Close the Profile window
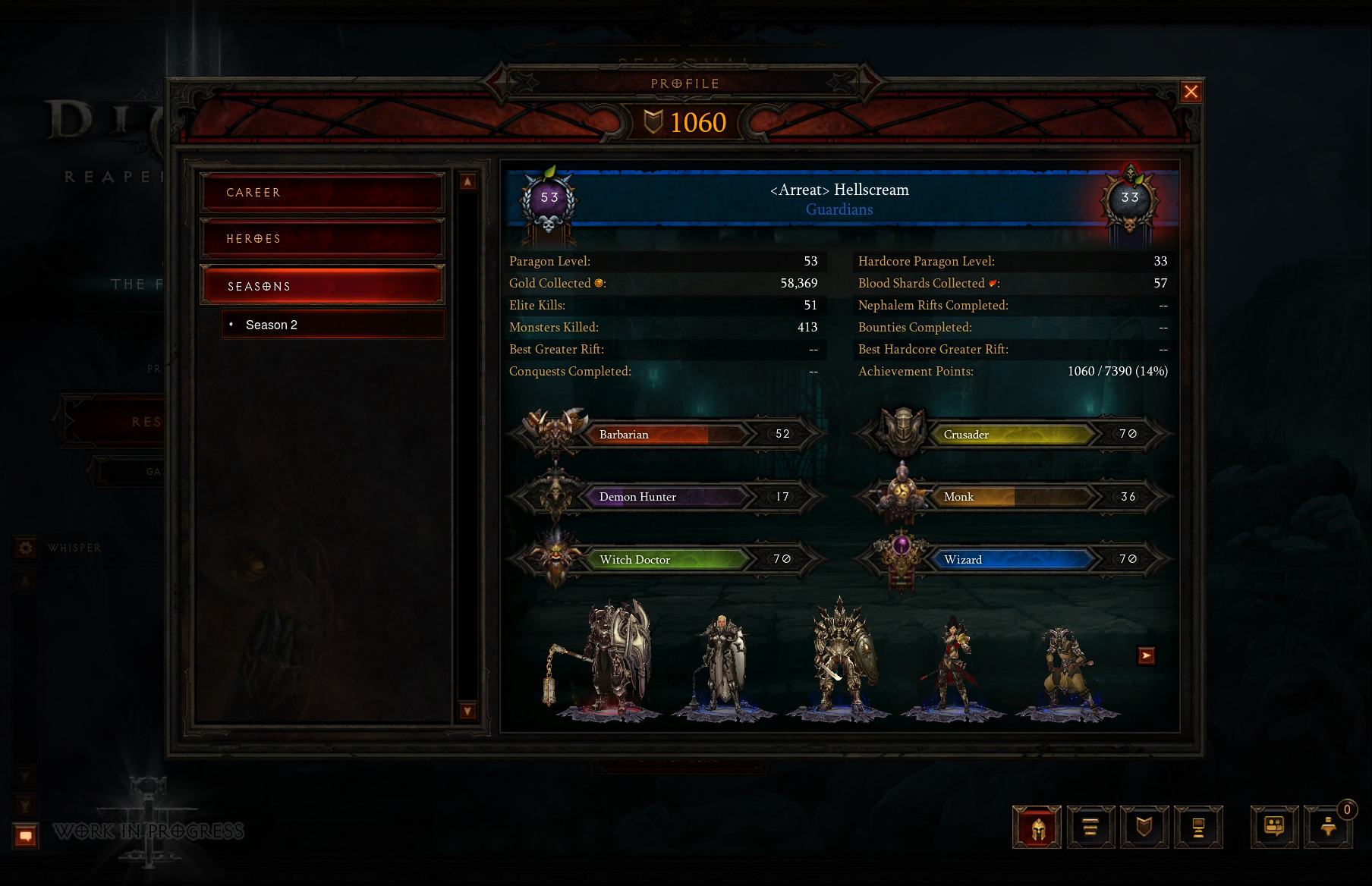1372x886 pixels. 1191,92
